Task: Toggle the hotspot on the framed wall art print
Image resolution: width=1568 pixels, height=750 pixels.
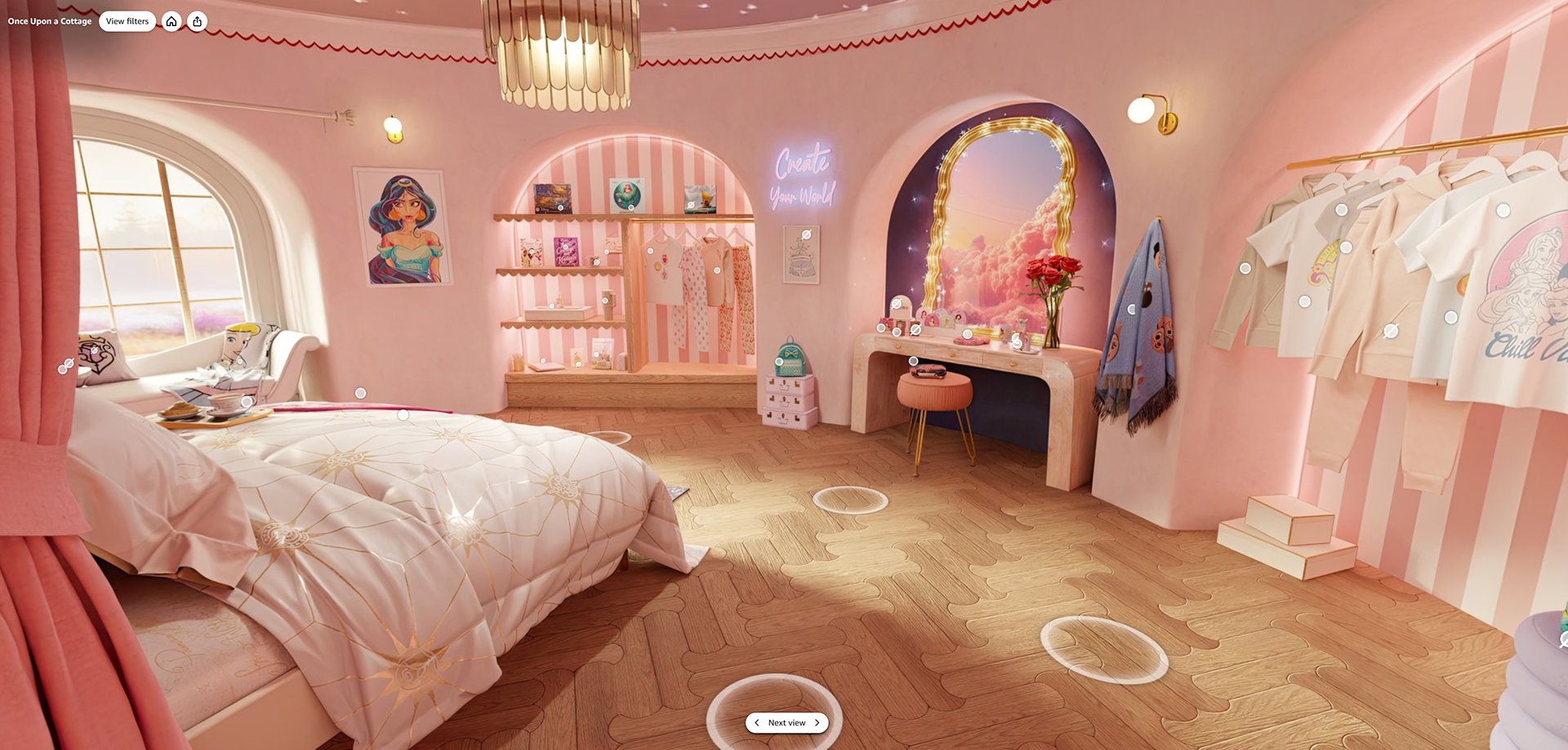Action: pos(806,236)
